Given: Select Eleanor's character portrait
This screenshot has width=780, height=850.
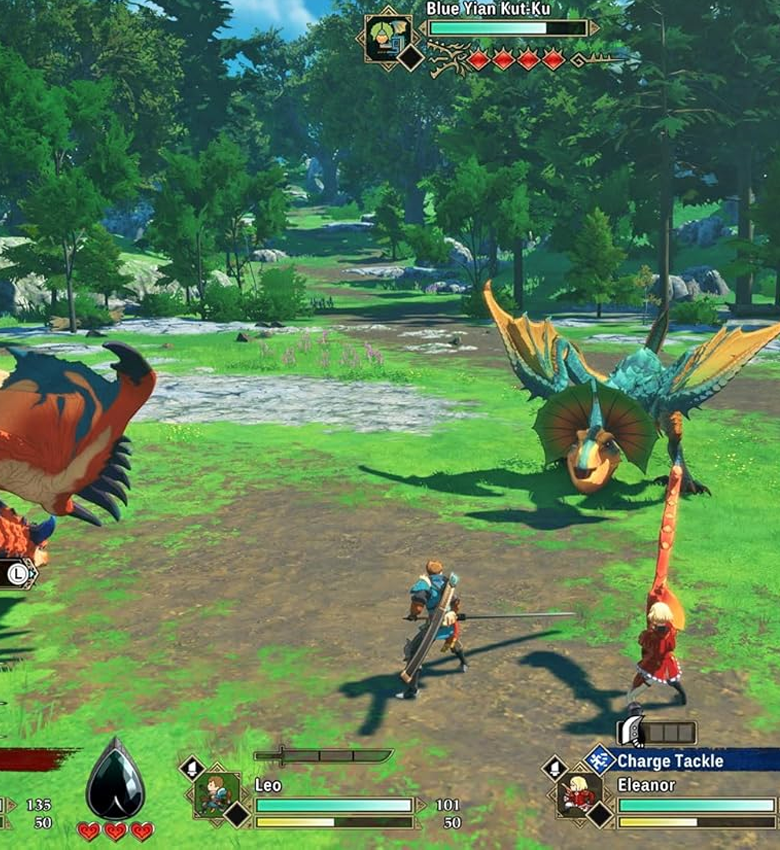Looking at the screenshot, I should [578, 794].
